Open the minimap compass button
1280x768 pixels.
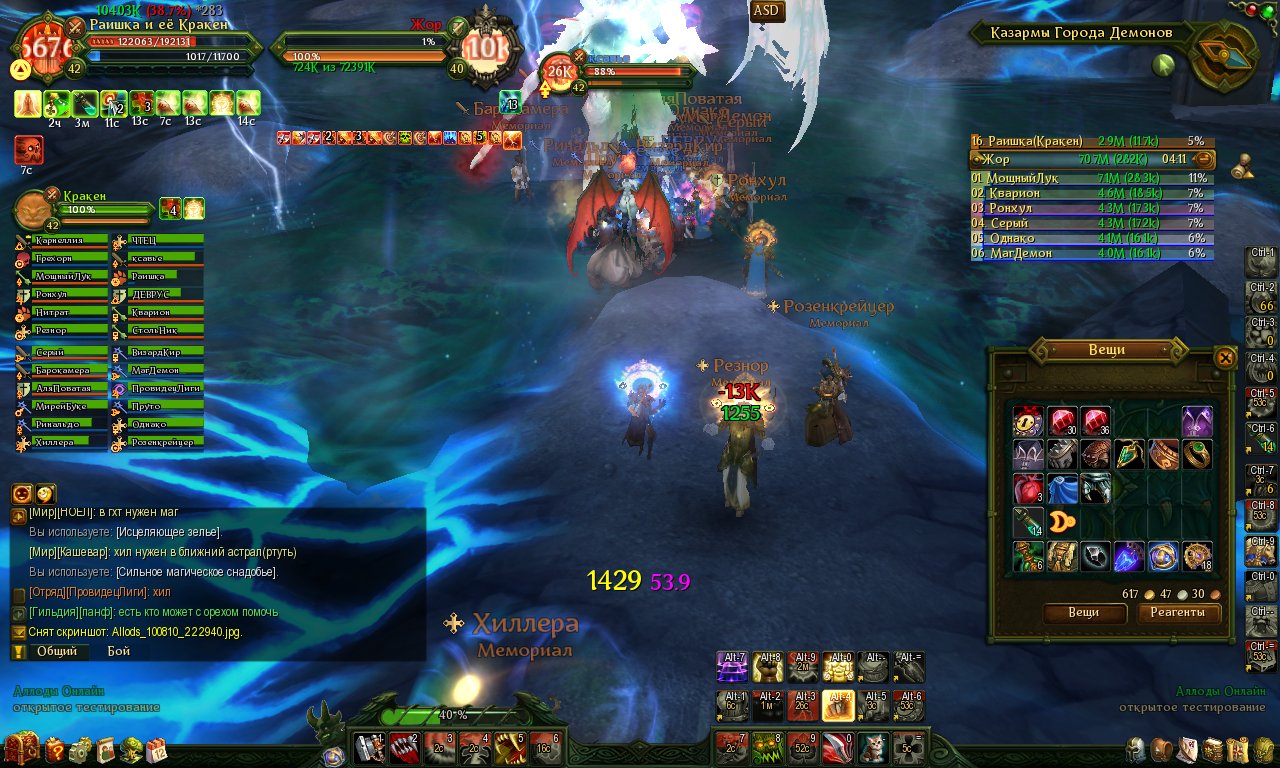tap(1224, 56)
